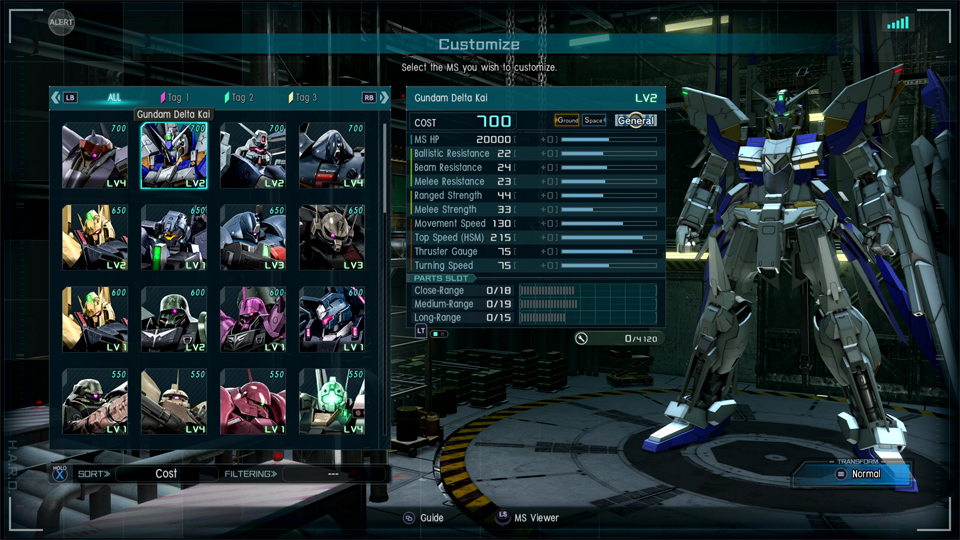Click the left arrow beside the tag tabs
Viewport: 960px width, 540px height.
coord(56,98)
